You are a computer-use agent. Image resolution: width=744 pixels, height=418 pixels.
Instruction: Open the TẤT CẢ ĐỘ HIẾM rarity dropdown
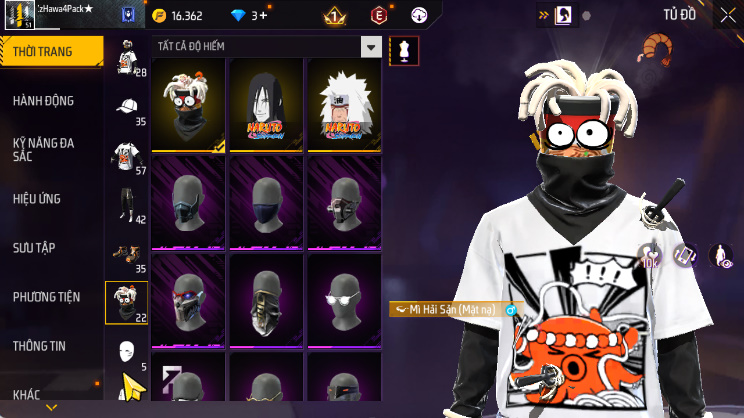[x=266, y=47]
